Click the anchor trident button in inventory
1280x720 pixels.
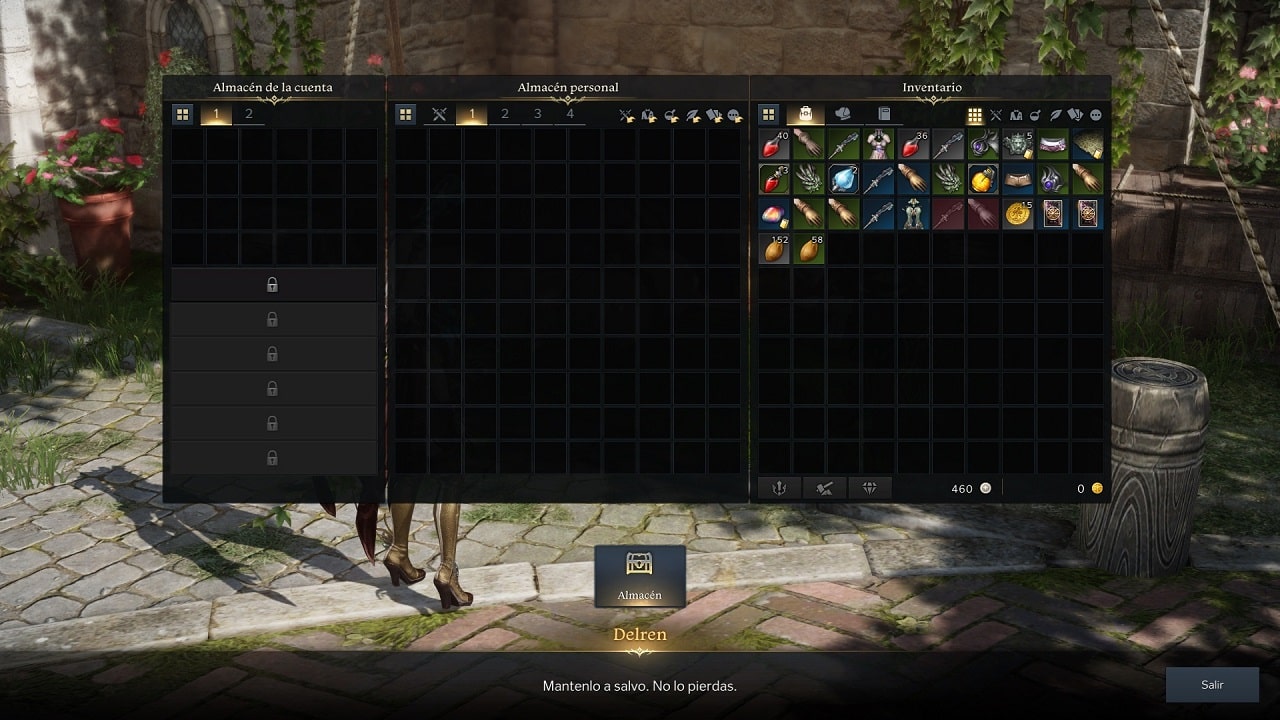coord(780,488)
